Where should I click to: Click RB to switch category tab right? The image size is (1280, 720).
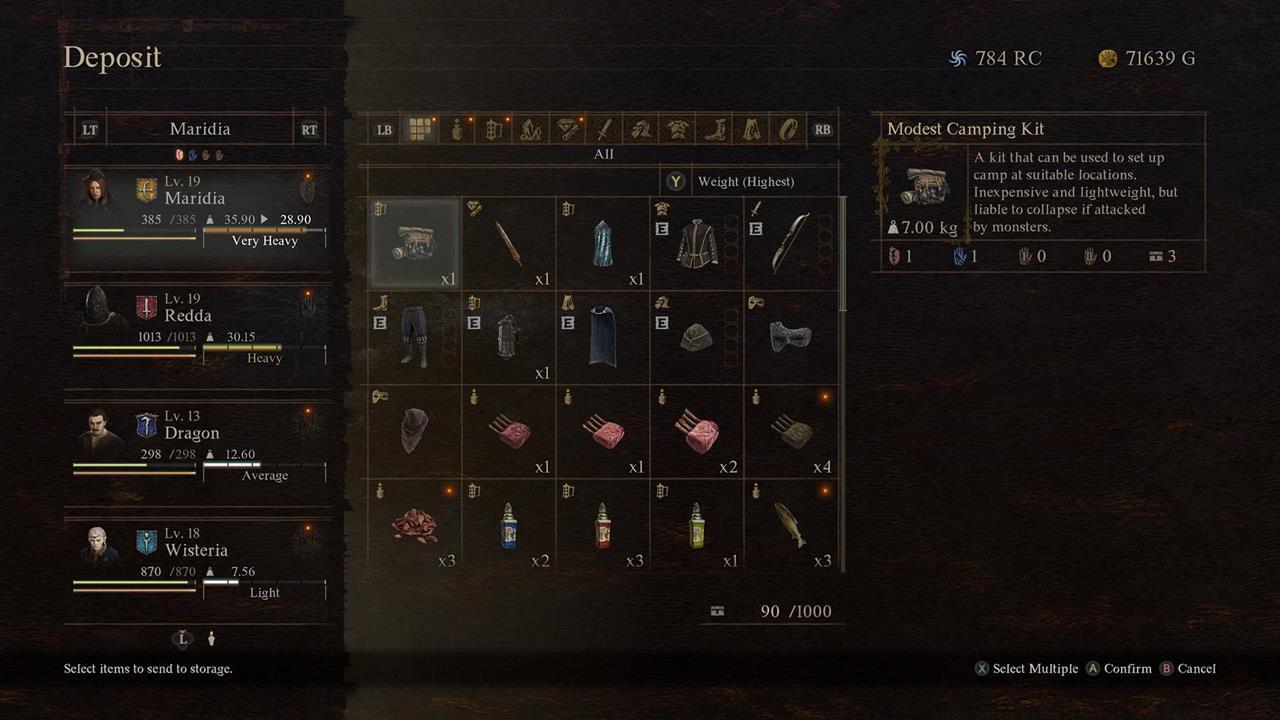pos(822,129)
